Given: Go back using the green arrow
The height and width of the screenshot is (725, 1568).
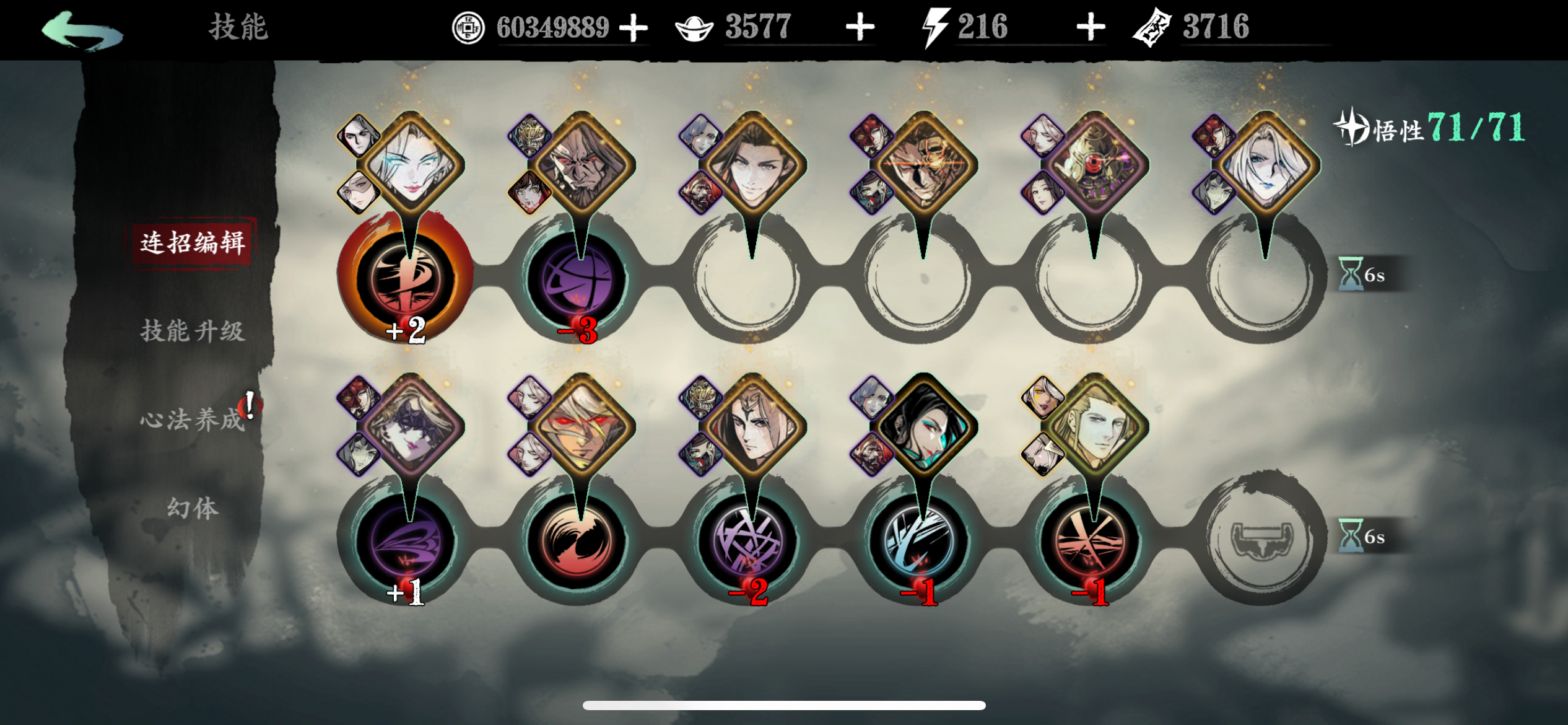Looking at the screenshot, I should [82, 31].
